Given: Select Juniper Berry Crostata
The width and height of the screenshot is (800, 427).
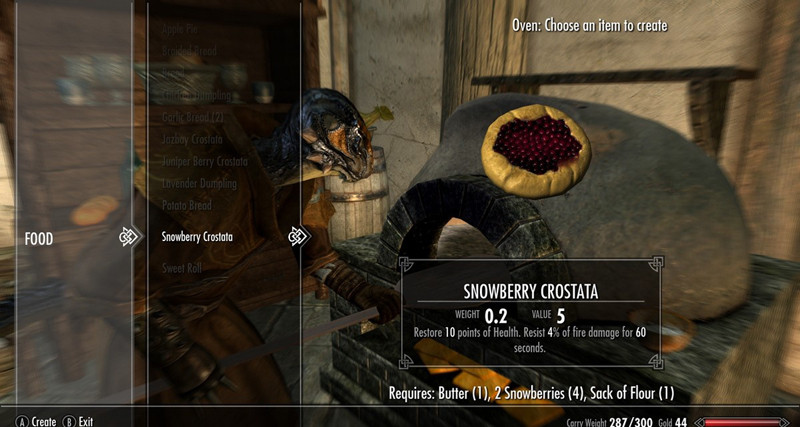Looking at the screenshot, I should coord(204,161).
